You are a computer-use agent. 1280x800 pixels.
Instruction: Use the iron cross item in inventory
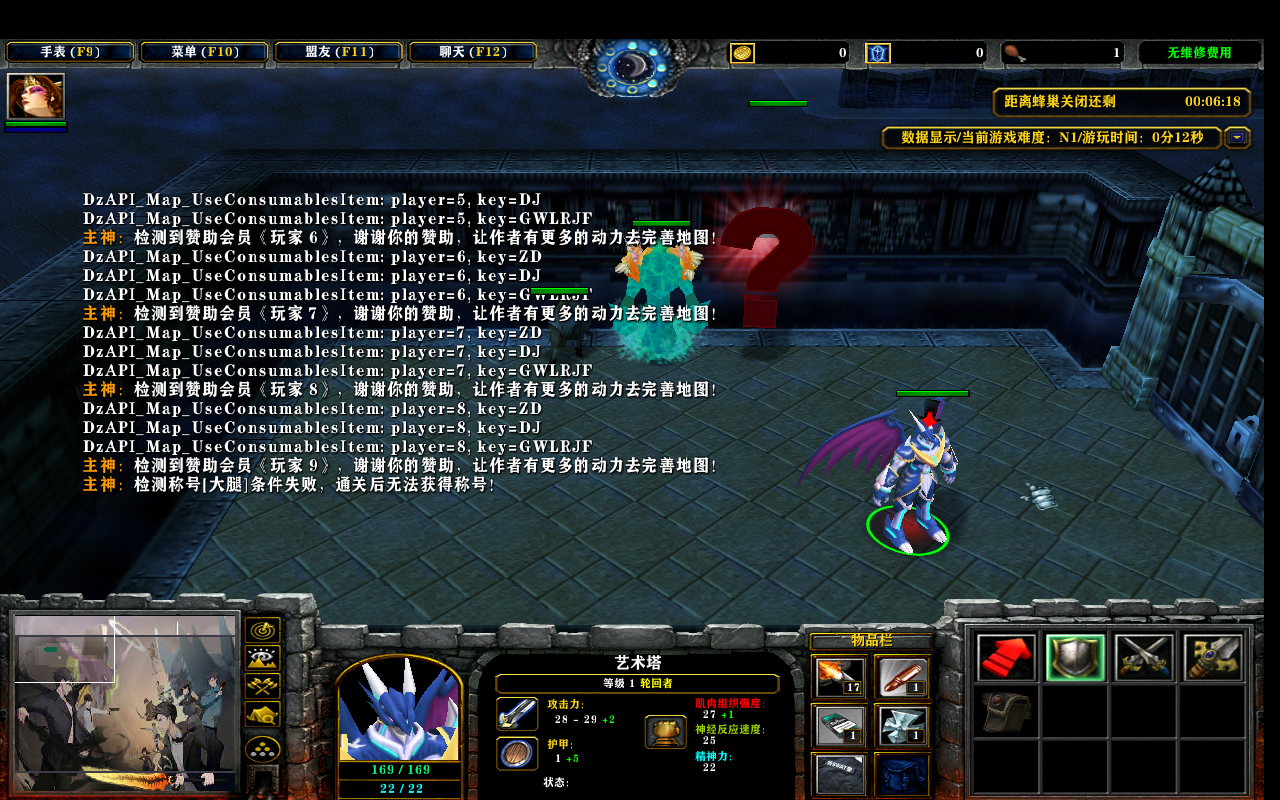click(x=904, y=727)
